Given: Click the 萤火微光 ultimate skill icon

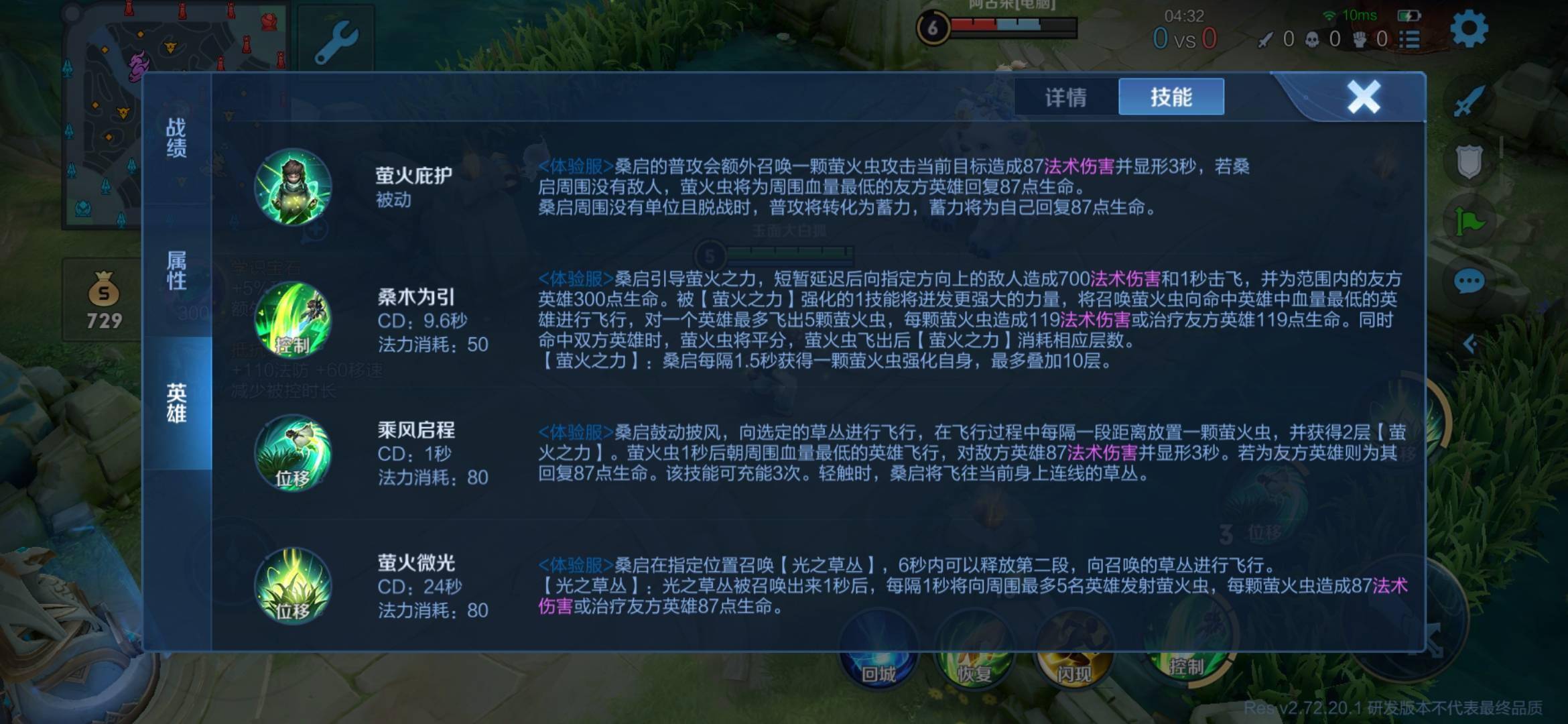Looking at the screenshot, I should [x=293, y=587].
